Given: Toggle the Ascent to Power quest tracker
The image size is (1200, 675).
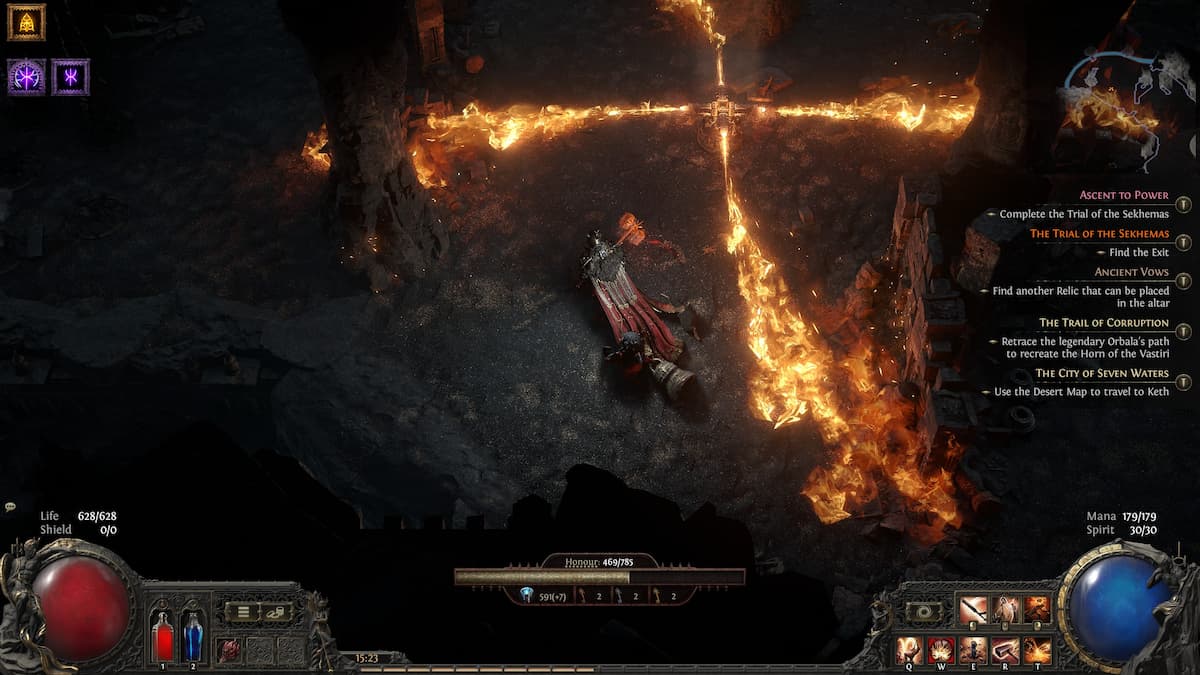Looking at the screenshot, I should [1184, 204].
